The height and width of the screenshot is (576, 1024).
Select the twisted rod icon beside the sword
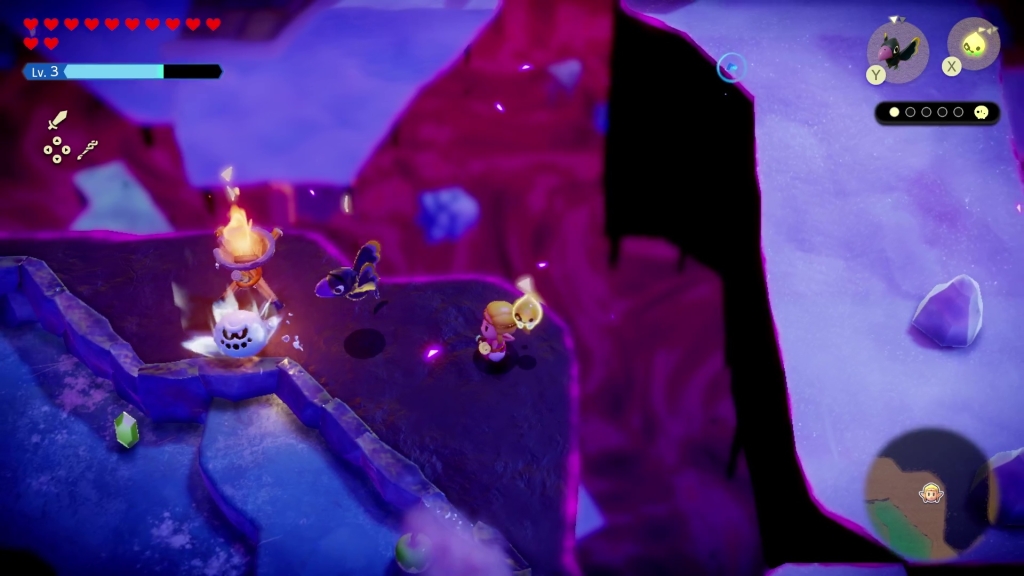pyautogui.click(x=87, y=150)
